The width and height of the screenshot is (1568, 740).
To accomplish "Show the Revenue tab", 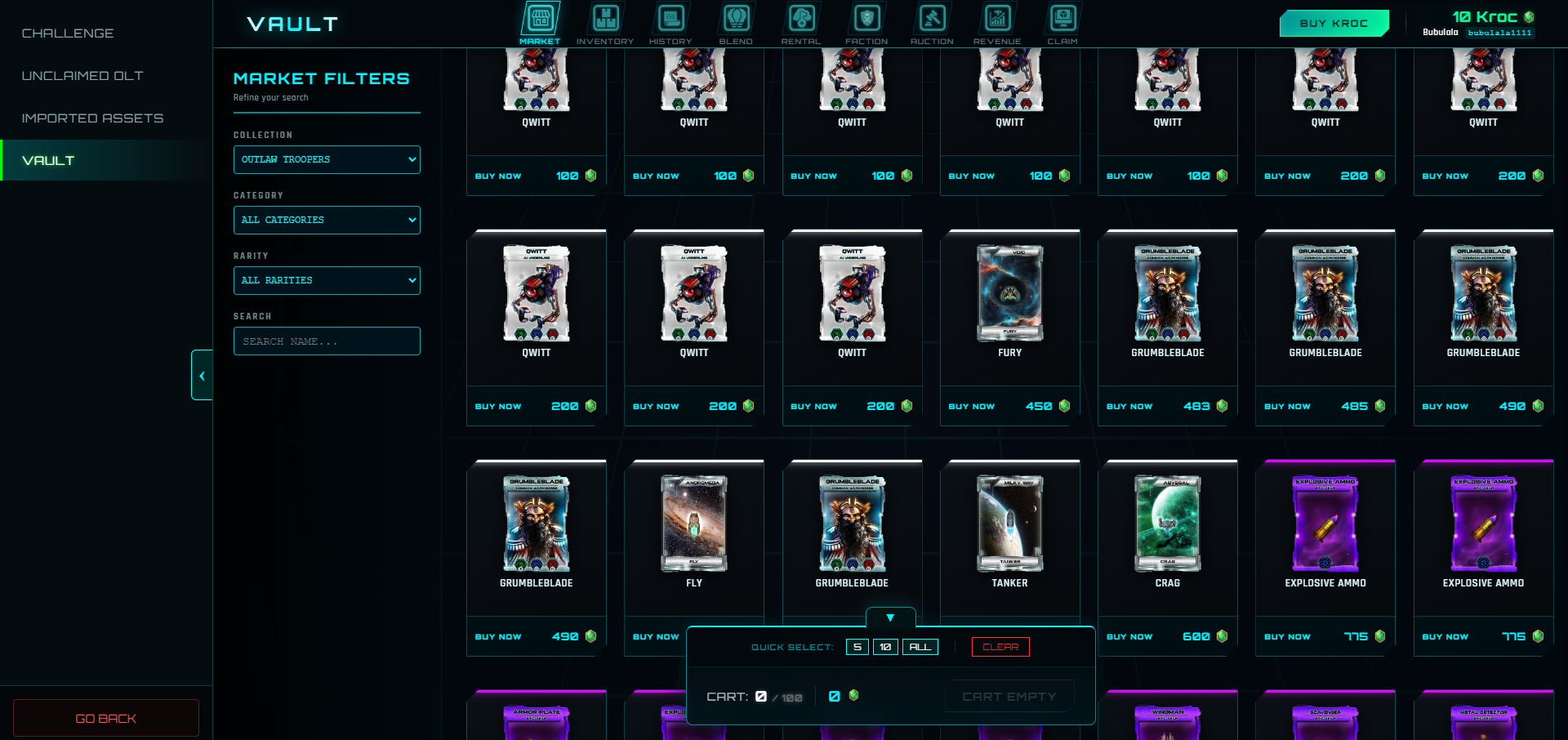I will (997, 25).
